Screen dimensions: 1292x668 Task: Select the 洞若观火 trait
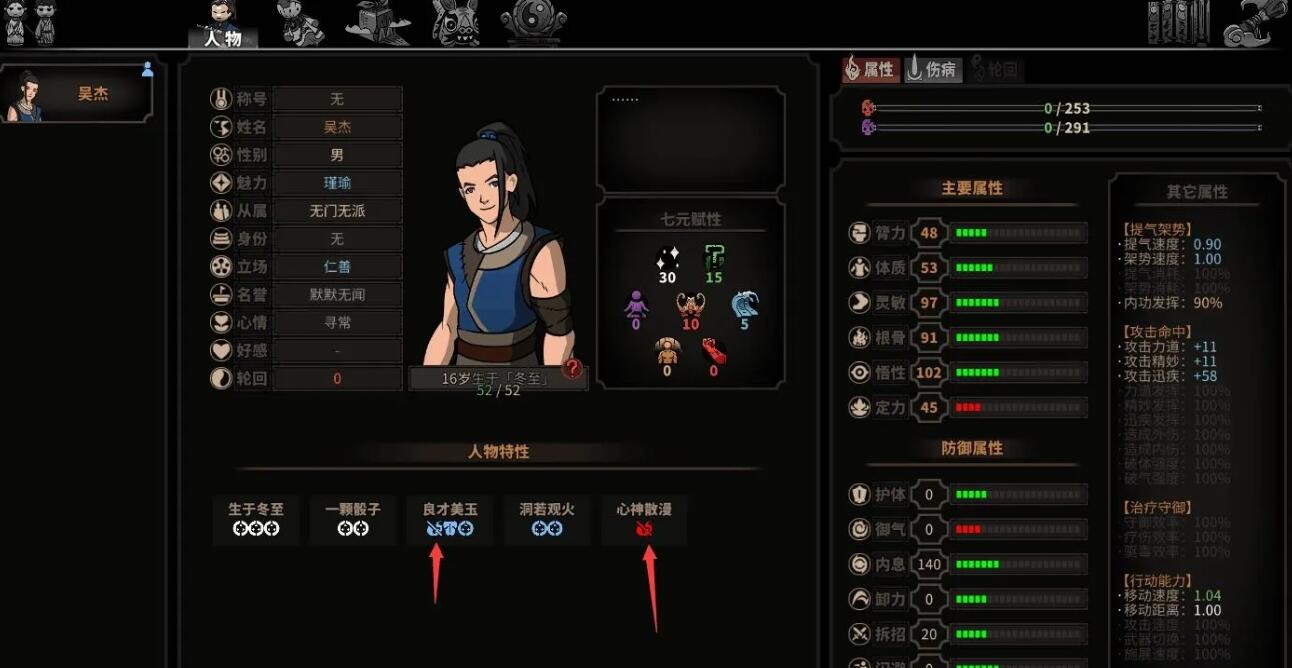point(547,519)
